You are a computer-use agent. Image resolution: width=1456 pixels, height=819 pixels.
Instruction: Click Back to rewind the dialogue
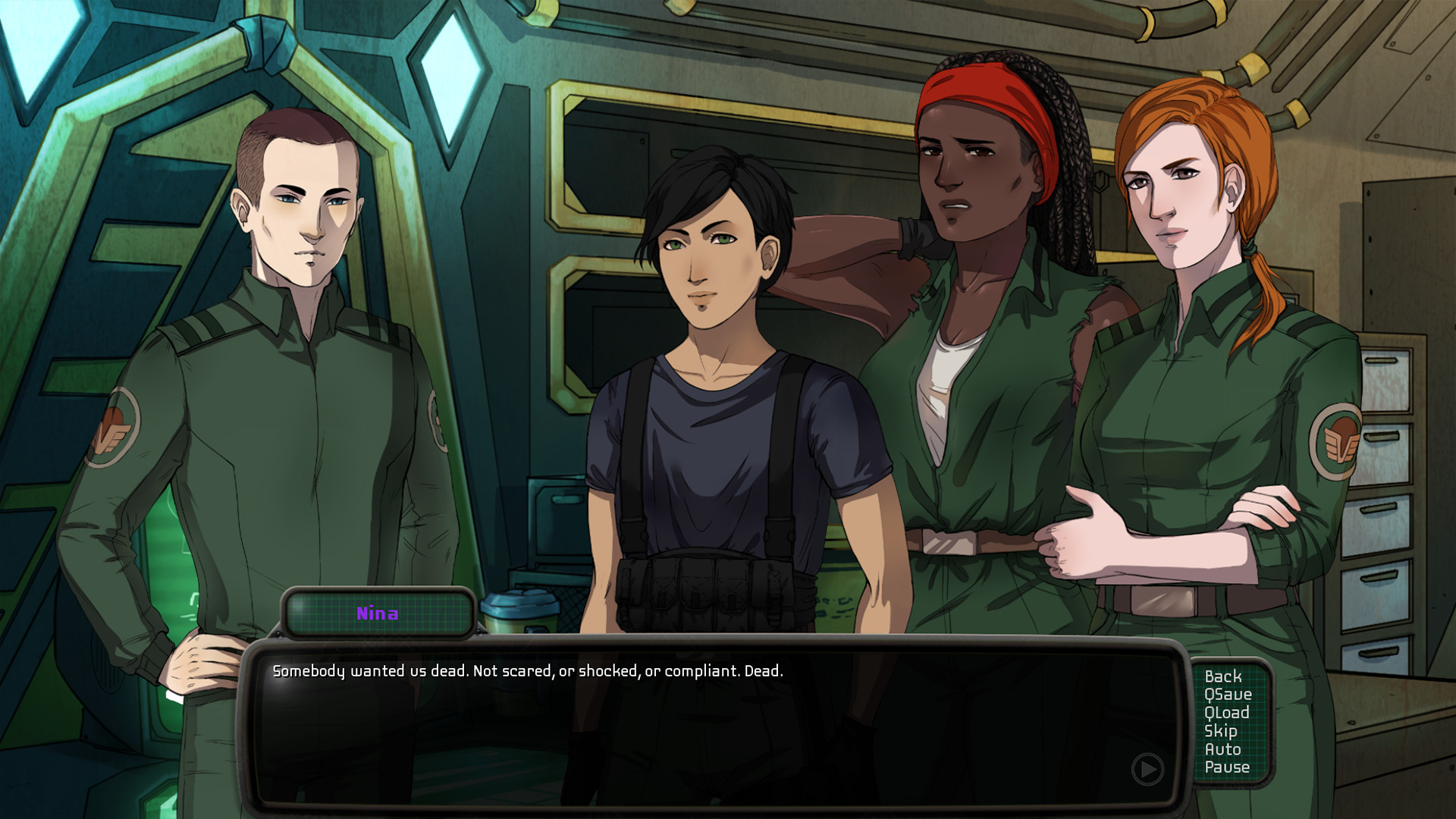1225,677
